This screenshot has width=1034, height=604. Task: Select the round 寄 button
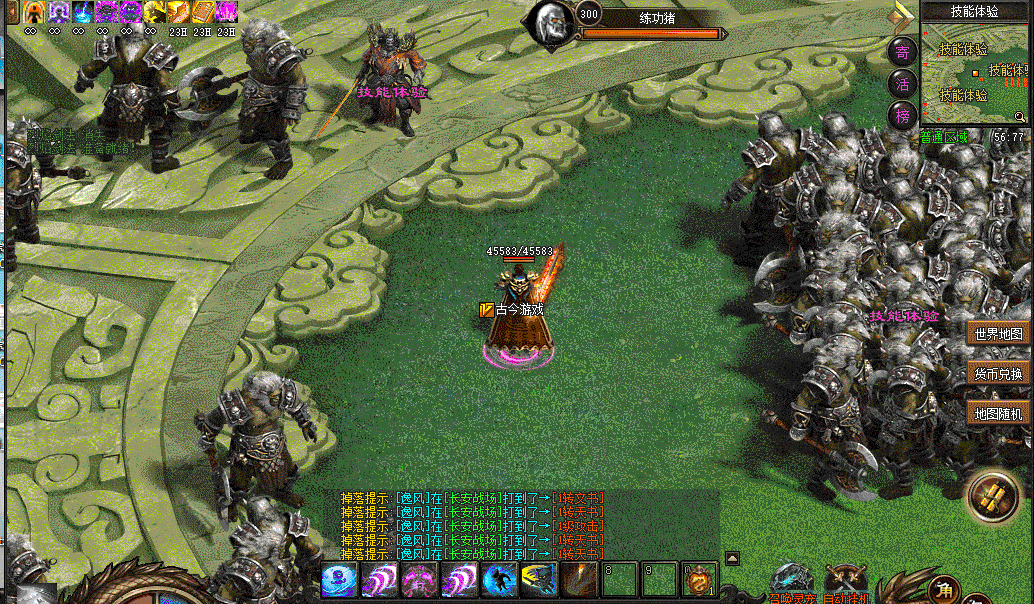click(x=903, y=52)
